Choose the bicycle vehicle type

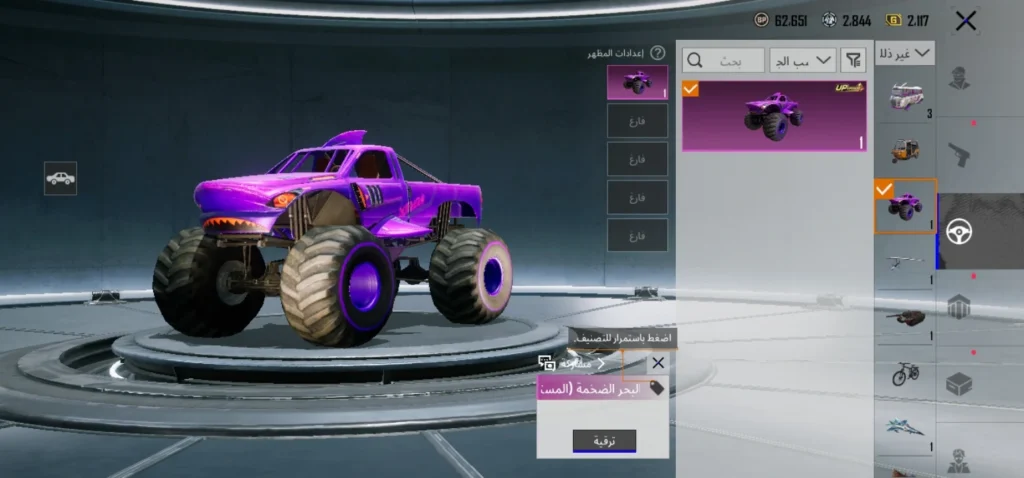905,374
